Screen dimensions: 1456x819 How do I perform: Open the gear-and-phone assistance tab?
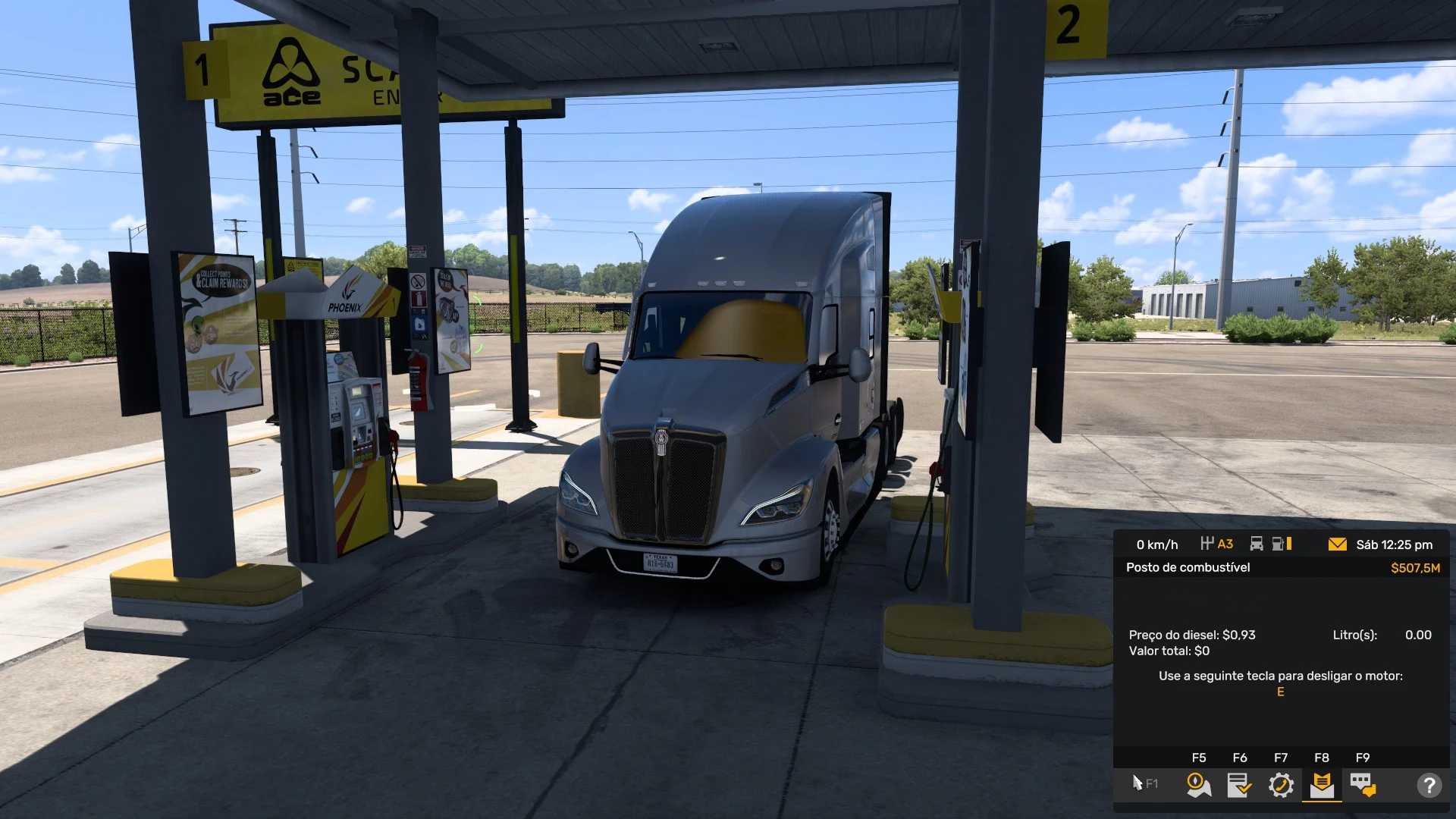pyautogui.click(x=1281, y=785)
